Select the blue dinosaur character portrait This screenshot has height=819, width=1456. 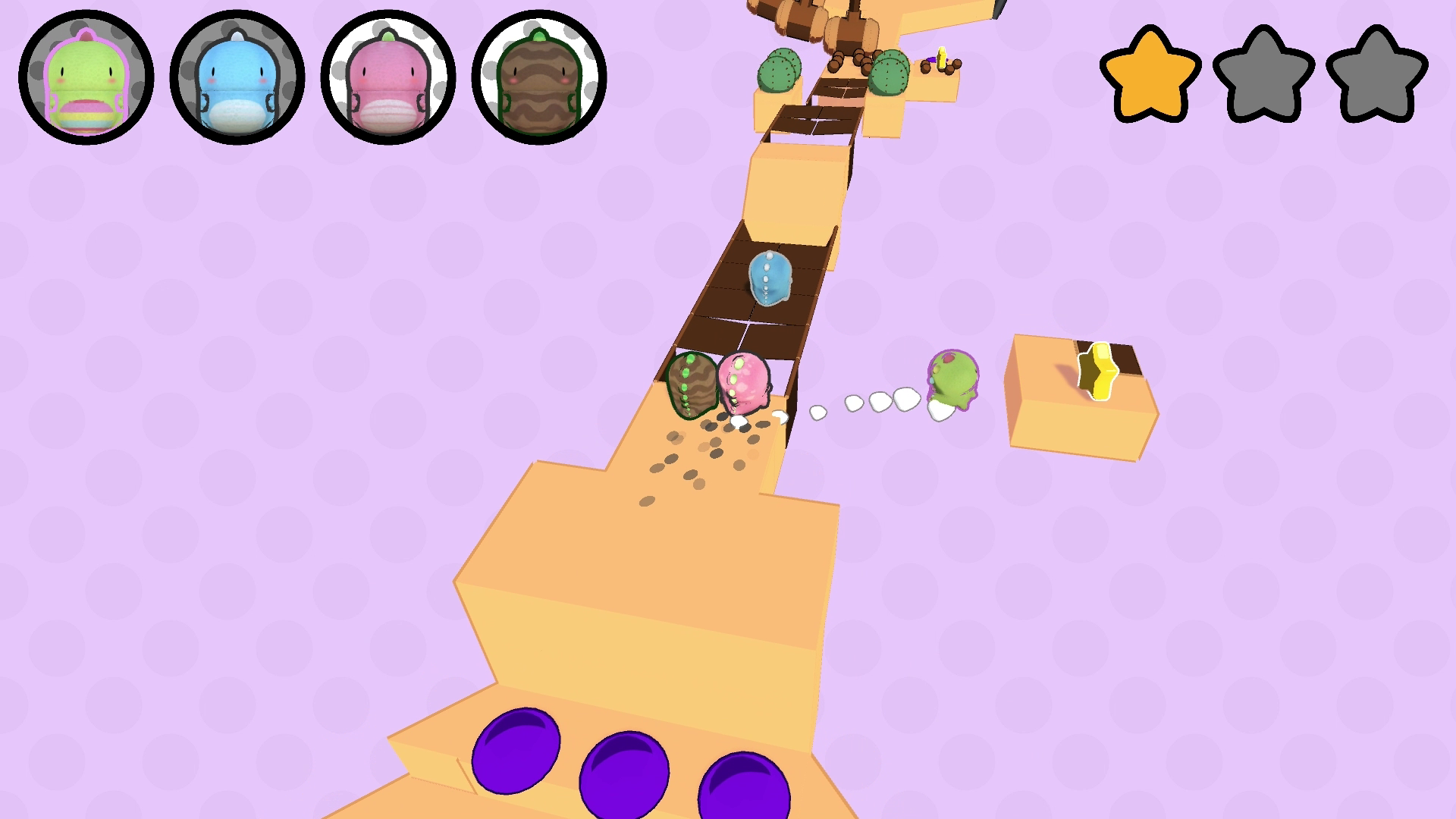[x=237, y=77]
